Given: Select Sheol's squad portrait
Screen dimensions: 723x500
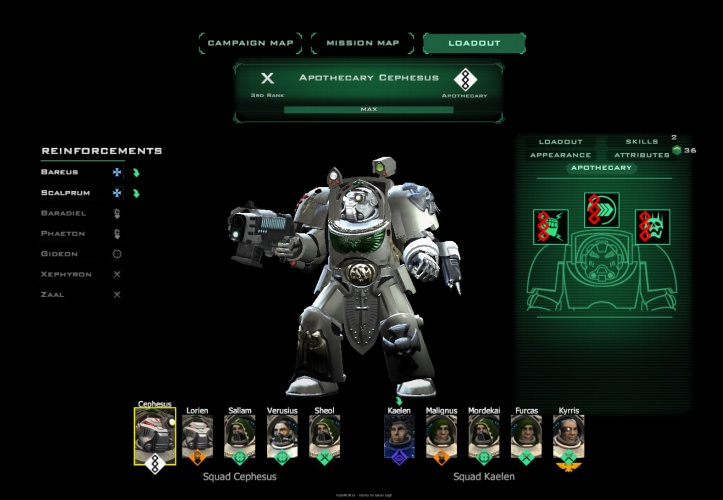Looking at the screenshot, I should [x=324, y=433].
